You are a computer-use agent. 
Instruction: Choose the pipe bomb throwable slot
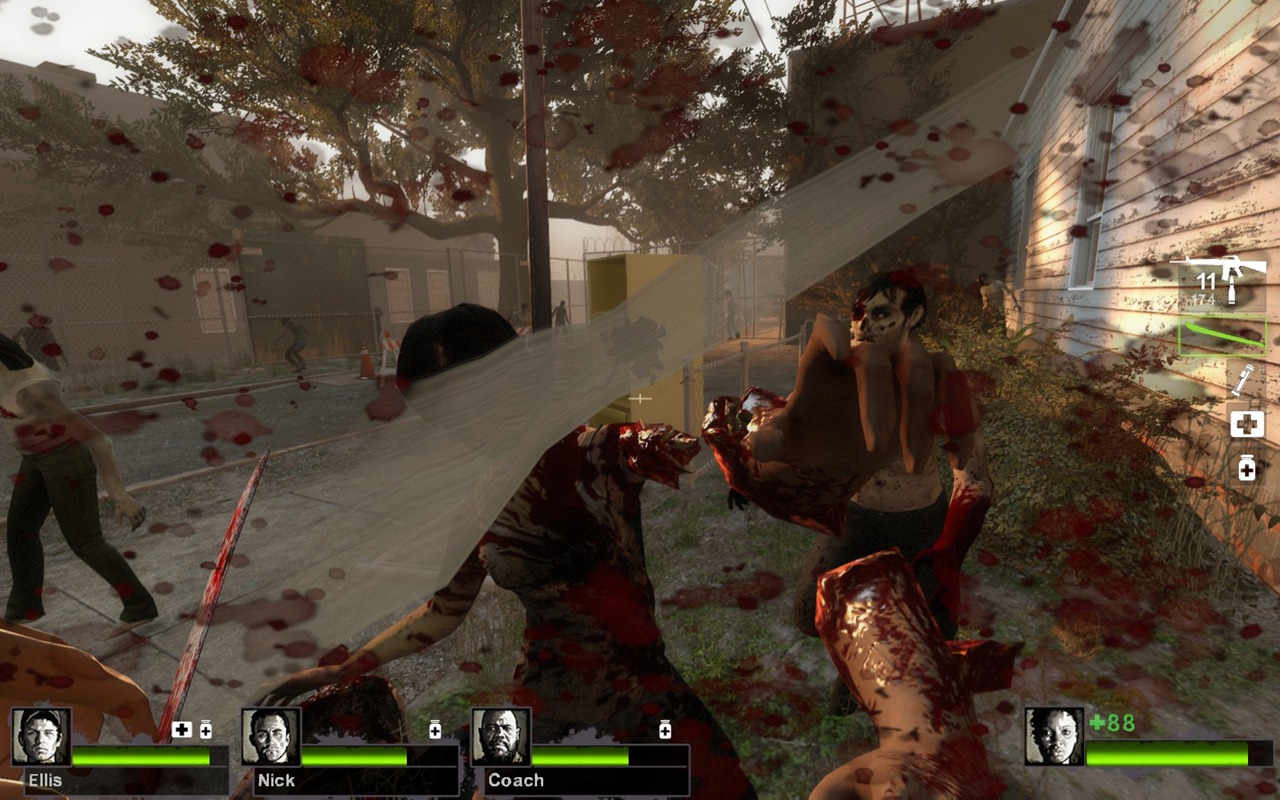tap(1245, 381)
